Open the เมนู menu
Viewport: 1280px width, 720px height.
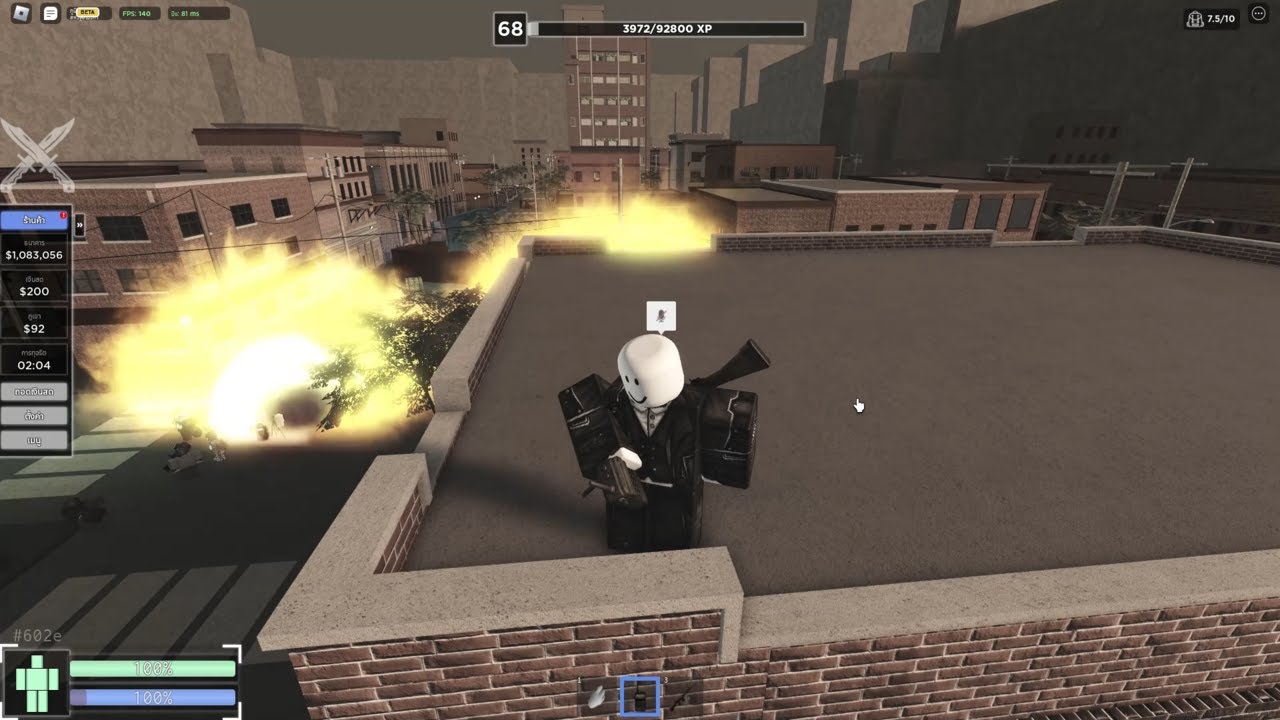(x=34, y=438)
